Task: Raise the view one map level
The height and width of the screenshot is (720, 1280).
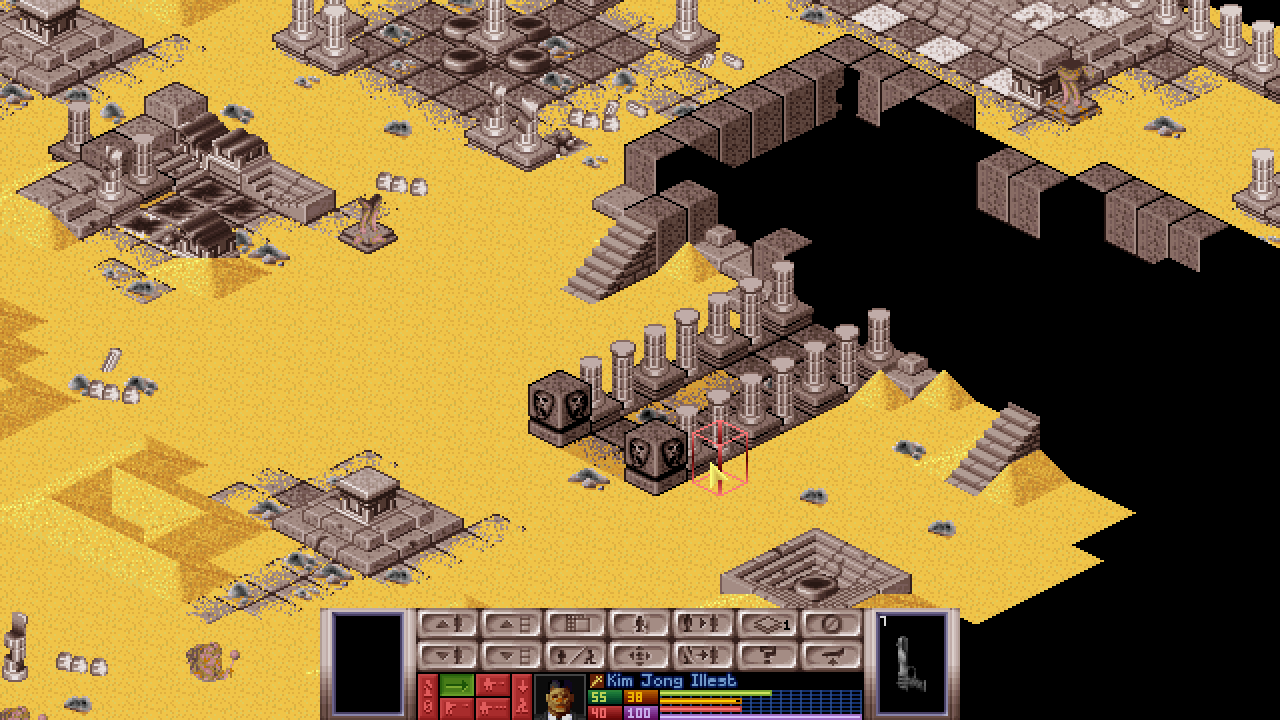Action: 512,624
